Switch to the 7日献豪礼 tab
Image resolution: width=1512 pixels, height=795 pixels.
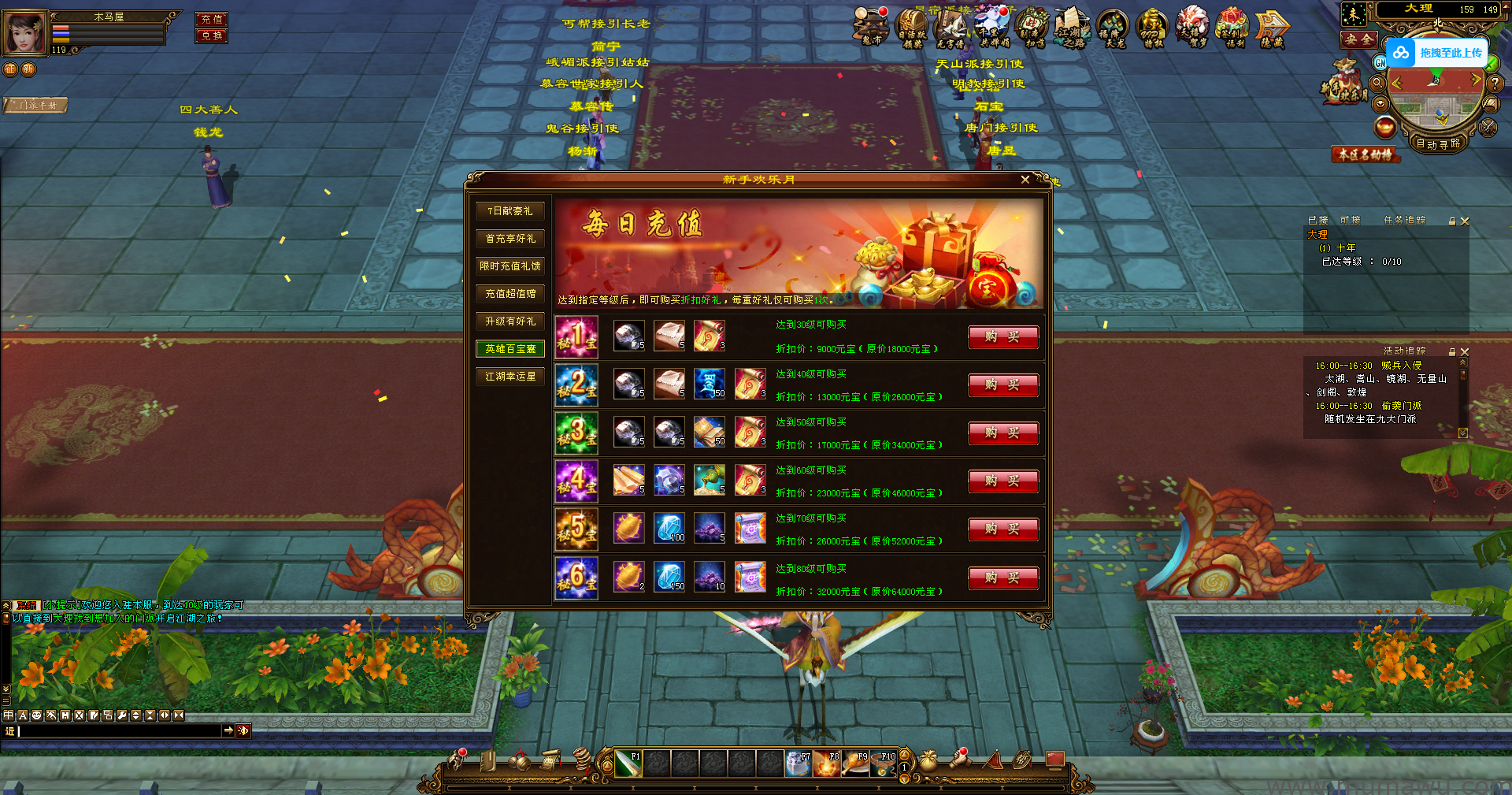510,211
